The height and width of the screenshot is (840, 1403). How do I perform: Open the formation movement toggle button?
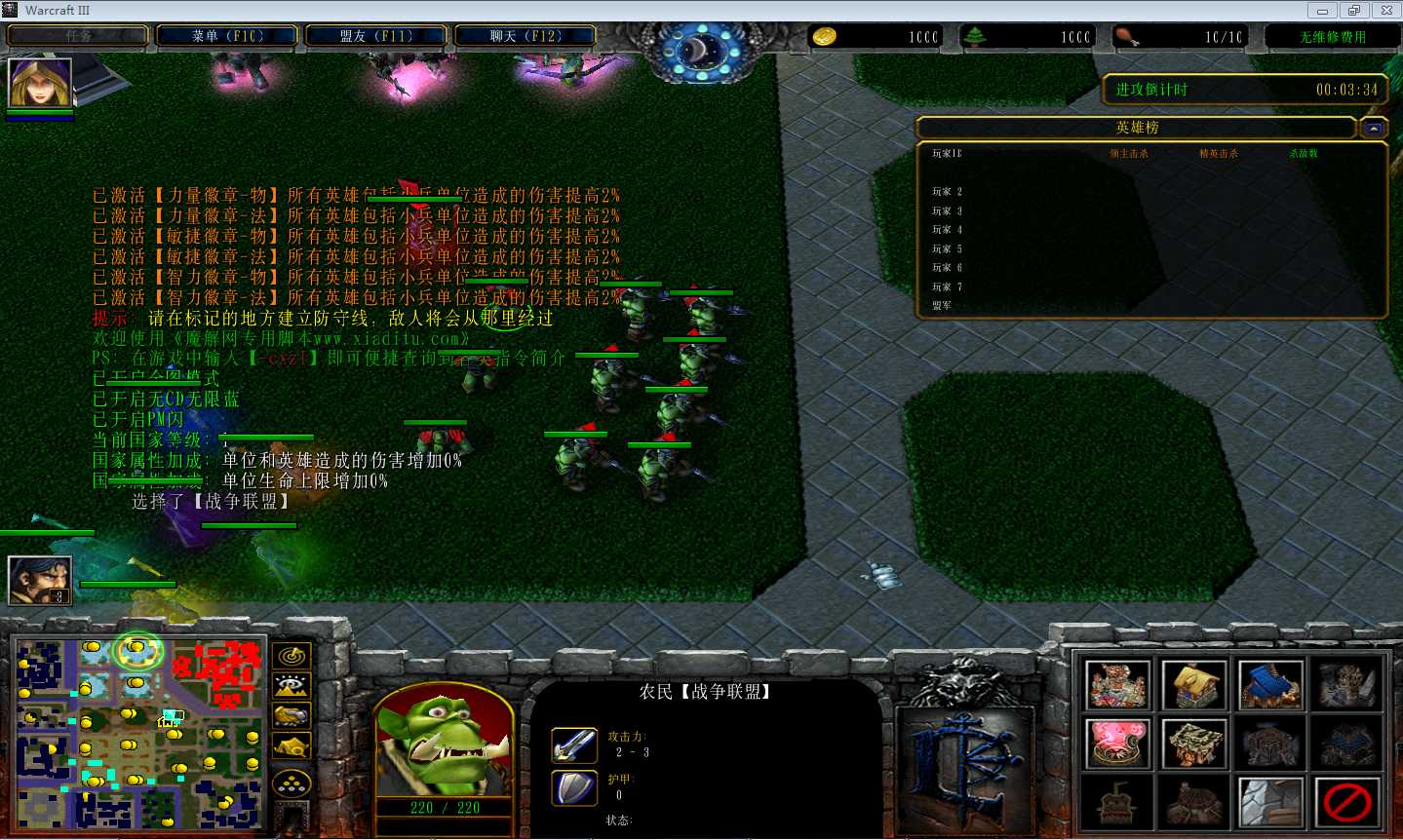(292, 783)
